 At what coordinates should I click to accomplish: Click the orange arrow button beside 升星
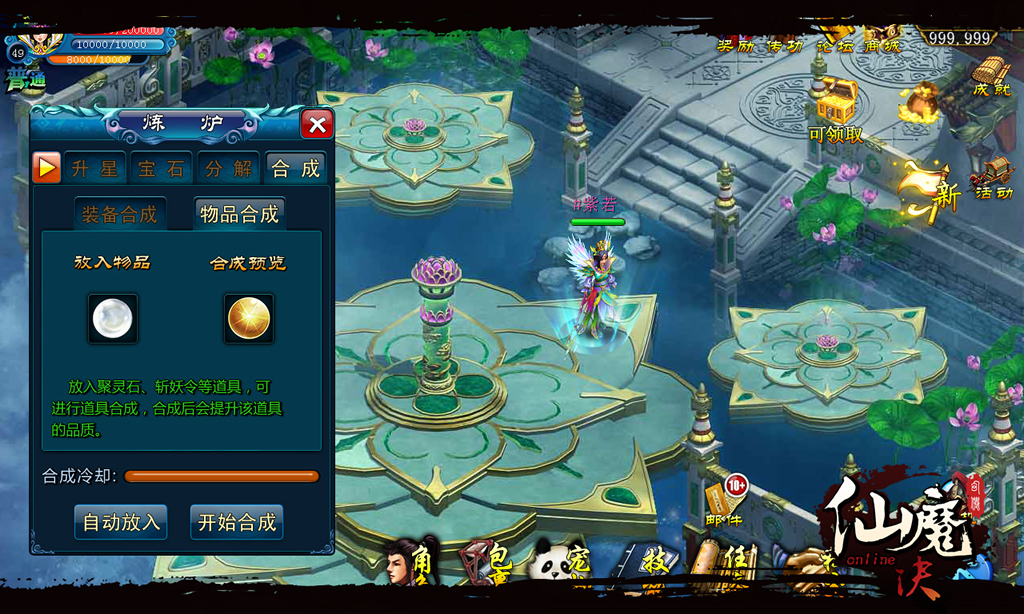point(46,167)
